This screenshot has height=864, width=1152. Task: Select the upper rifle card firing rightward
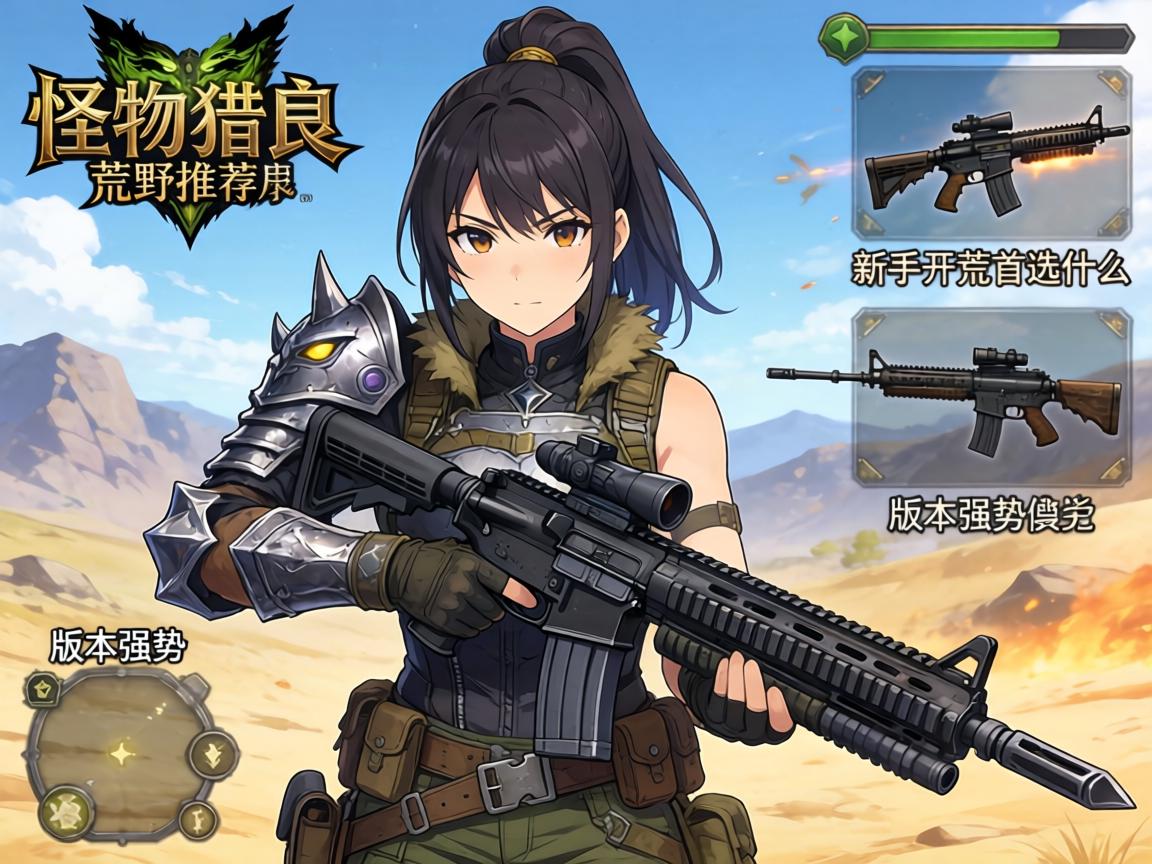pos(991,153)
